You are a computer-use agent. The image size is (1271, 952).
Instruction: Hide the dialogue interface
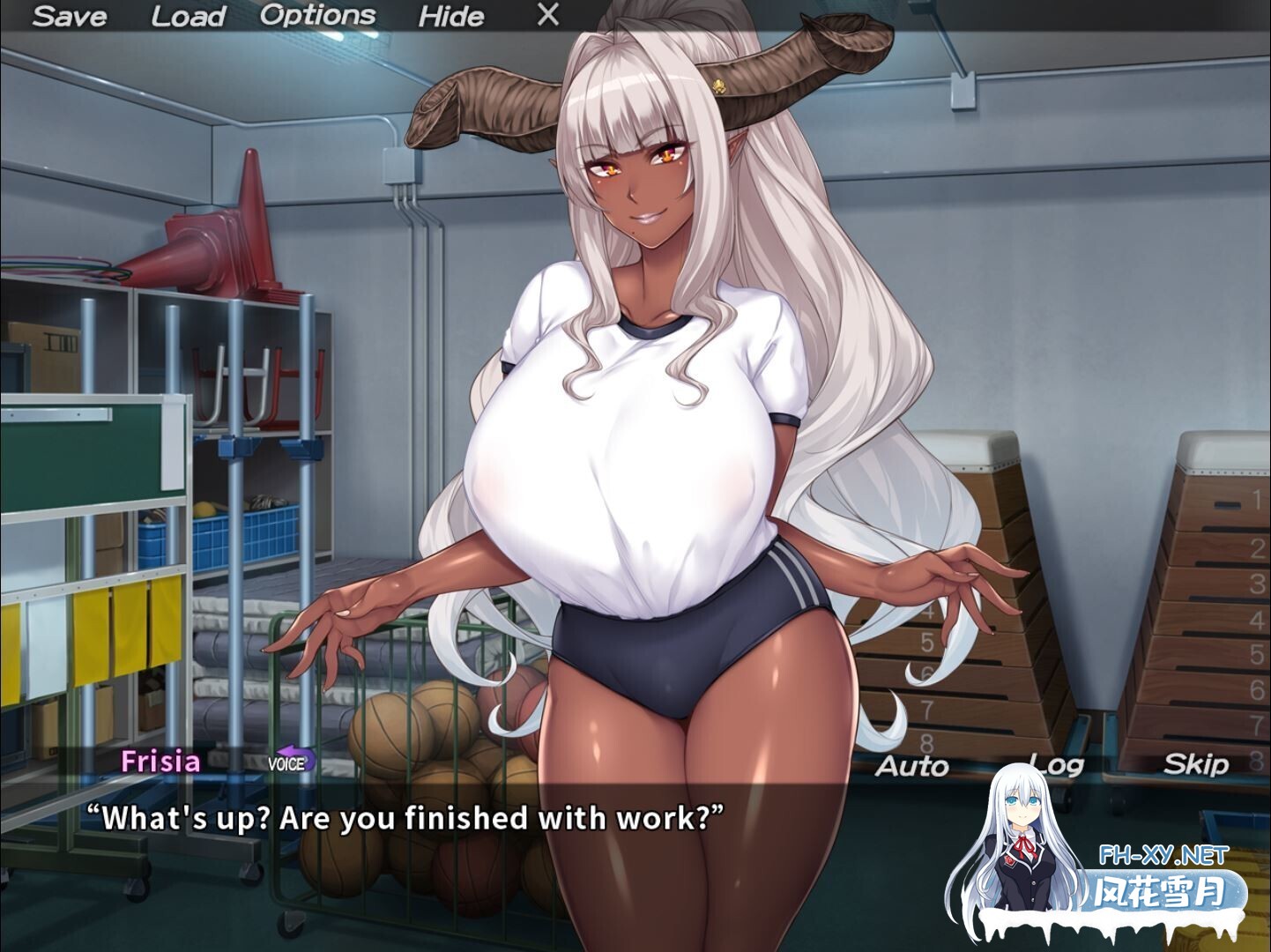pos(451,15)
